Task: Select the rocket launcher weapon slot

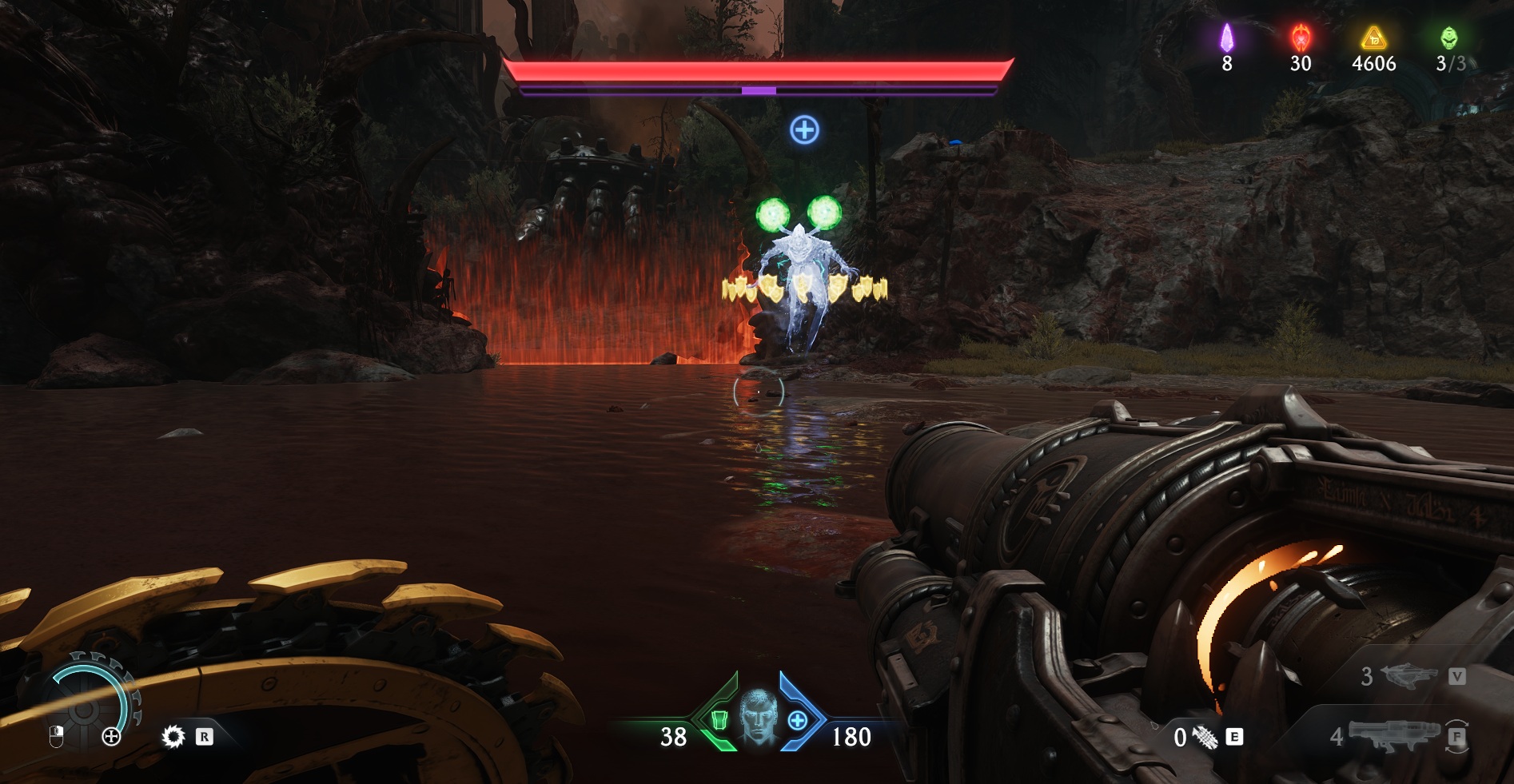Action: pyautogui.click(x=1392, y=735)
